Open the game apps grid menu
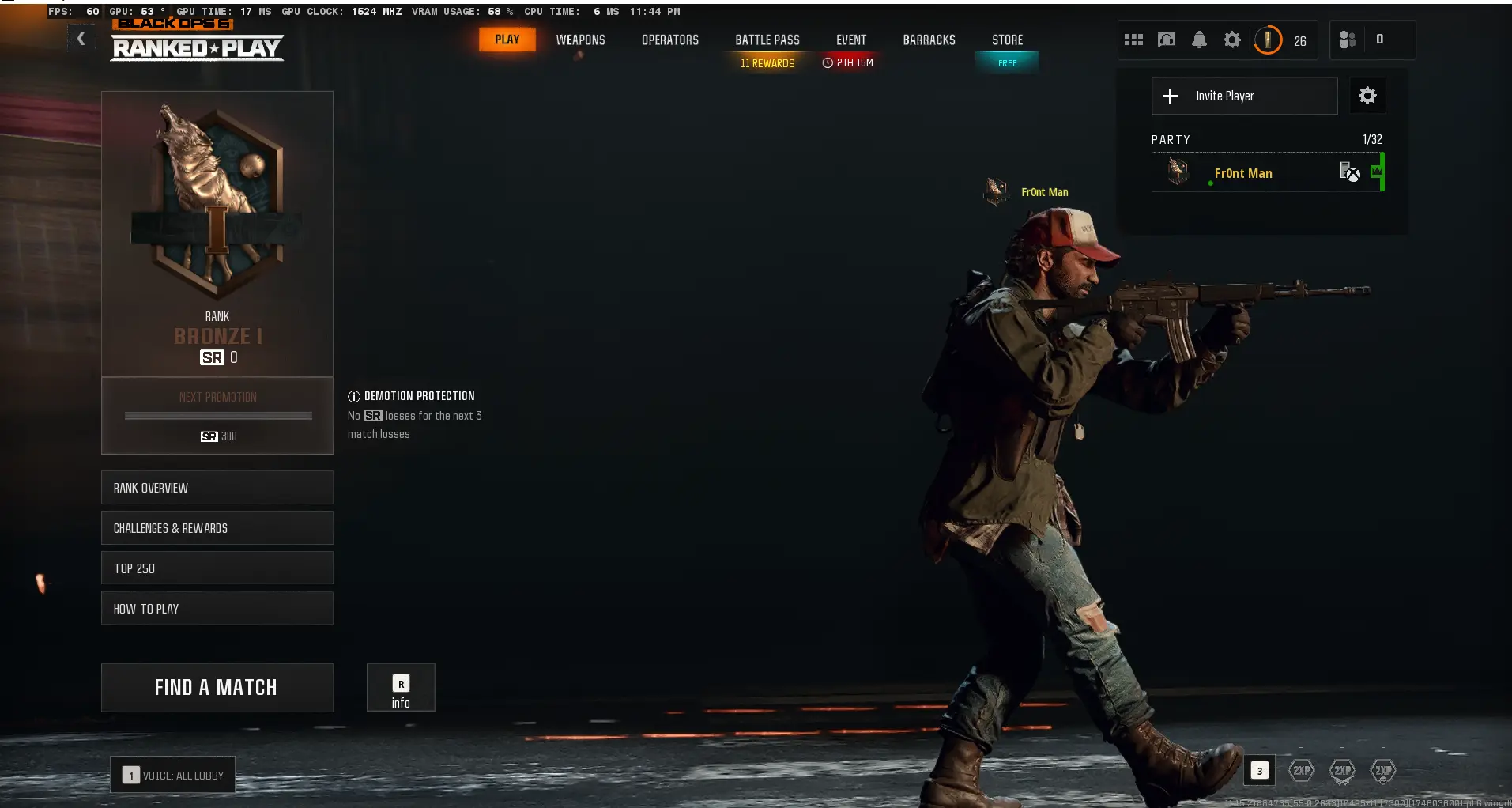The image size is (1512, 808). pos(1133,40)
